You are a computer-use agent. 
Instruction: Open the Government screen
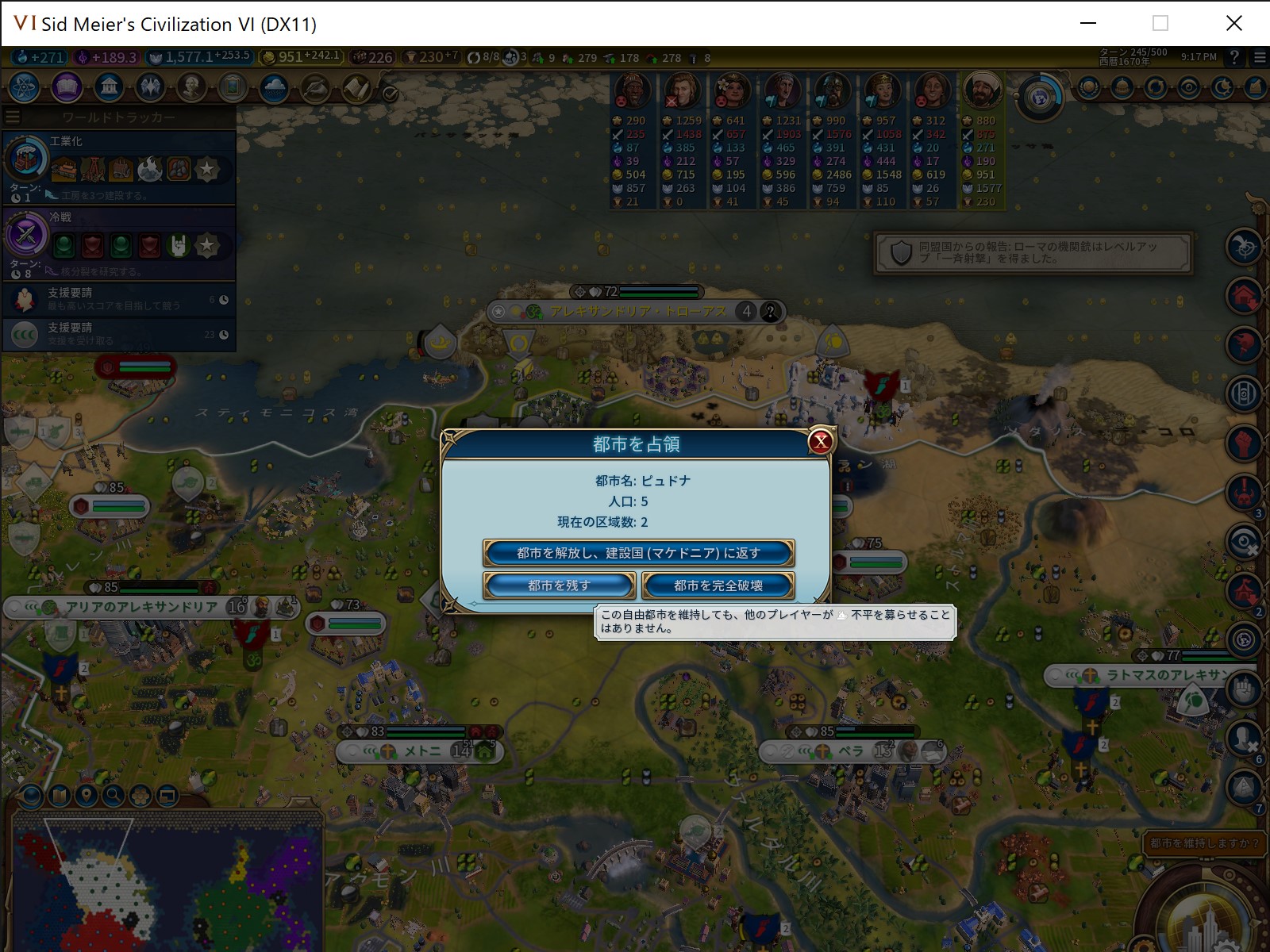(109, 88)
